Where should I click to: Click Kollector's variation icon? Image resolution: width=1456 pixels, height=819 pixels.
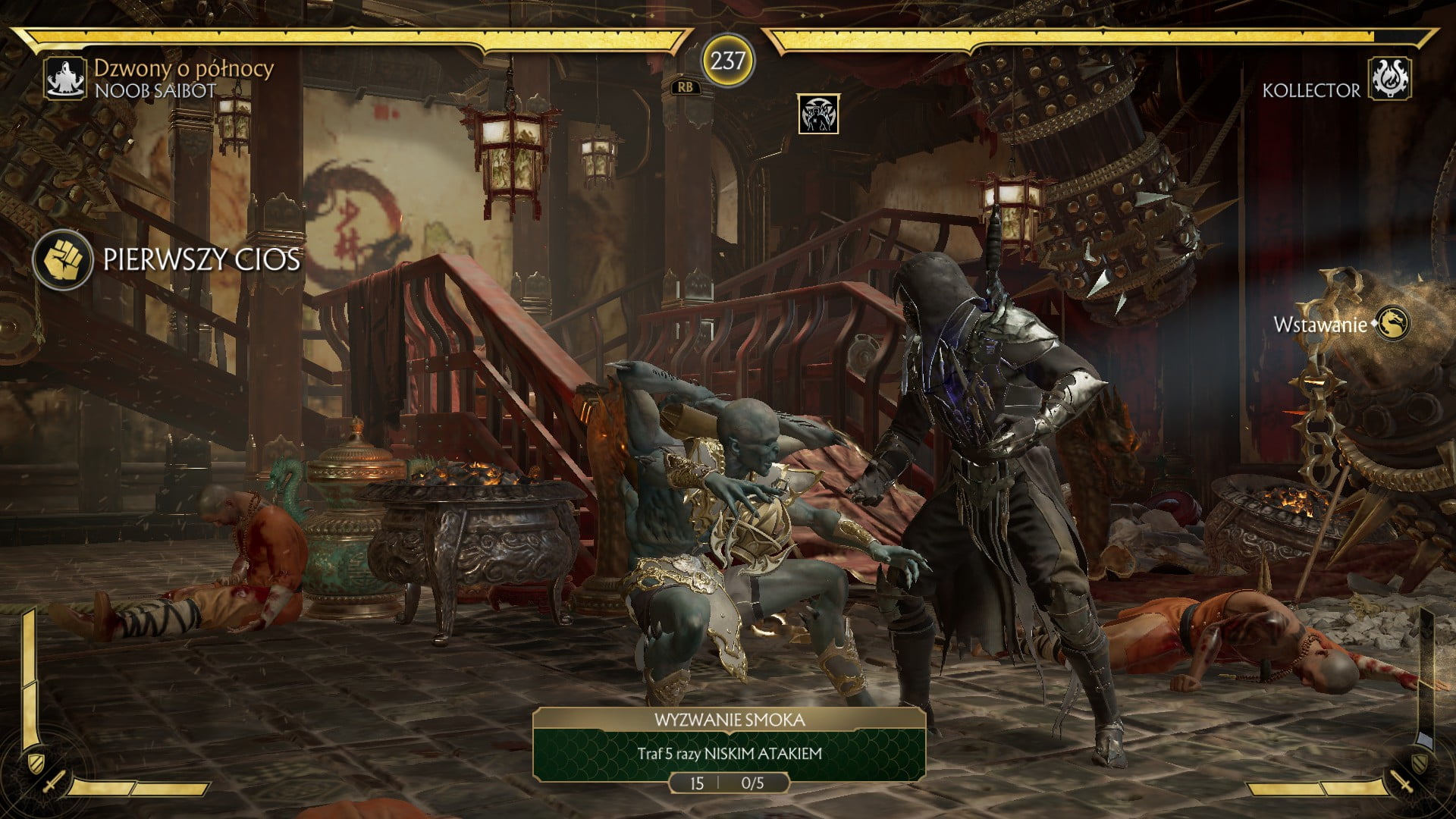pyautogui.click(x=1391, y=80)
